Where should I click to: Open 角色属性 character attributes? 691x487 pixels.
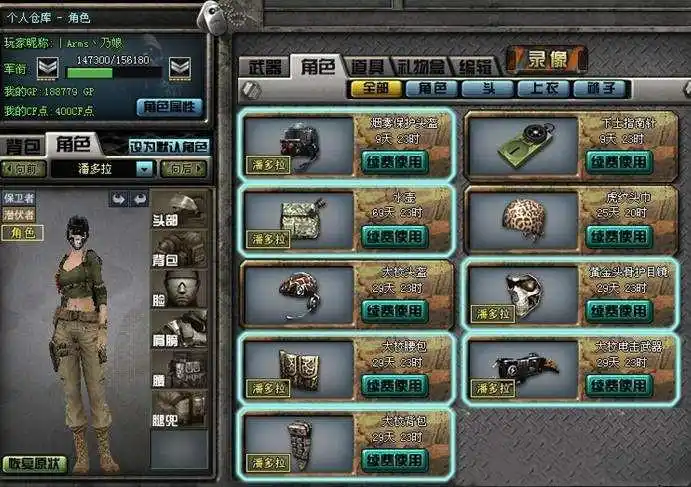coord(170,106)
